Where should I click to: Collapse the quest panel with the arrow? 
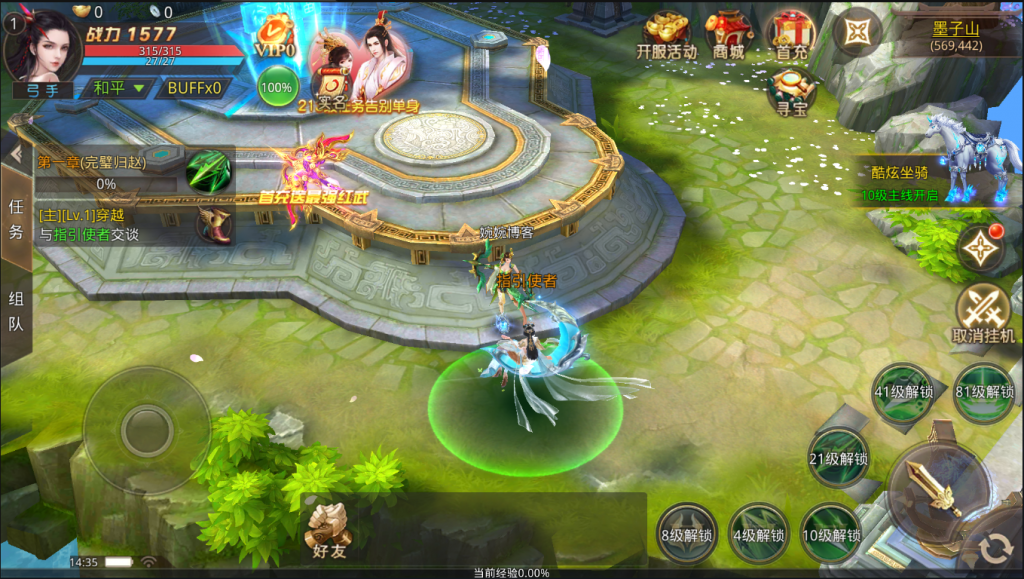click(x=16, y=152)
